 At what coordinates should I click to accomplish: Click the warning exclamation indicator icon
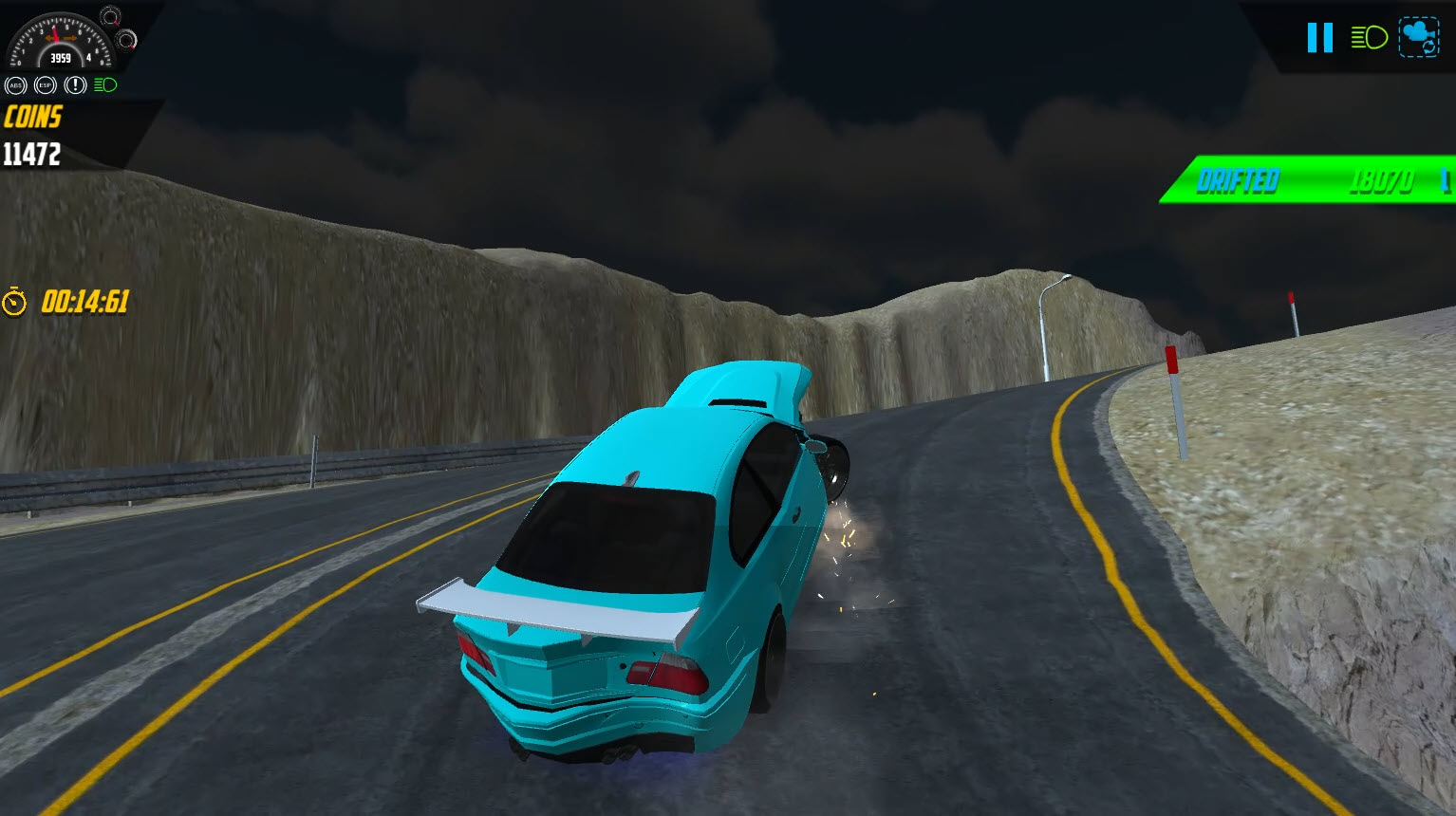coord(75,85)
